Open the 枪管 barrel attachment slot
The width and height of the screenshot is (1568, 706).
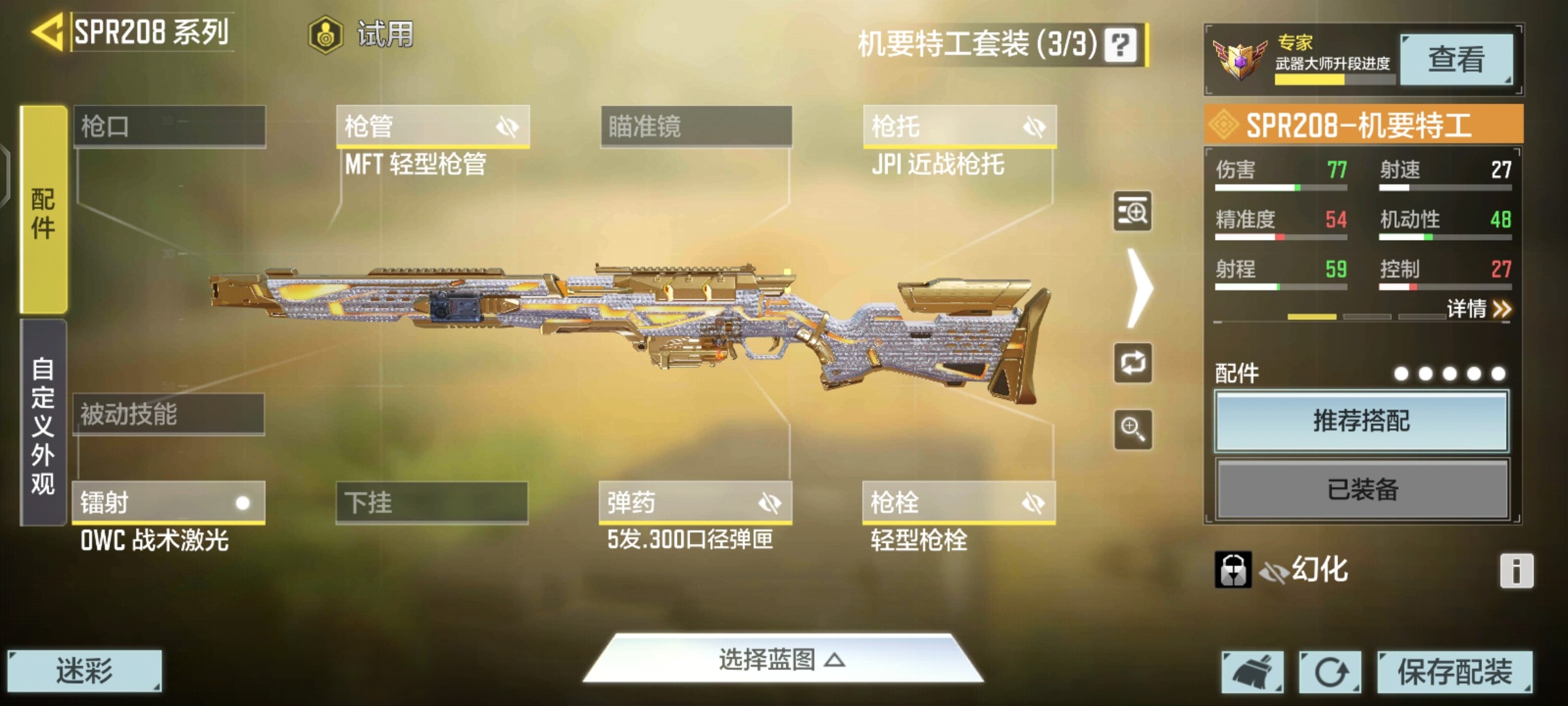(433, 126)
